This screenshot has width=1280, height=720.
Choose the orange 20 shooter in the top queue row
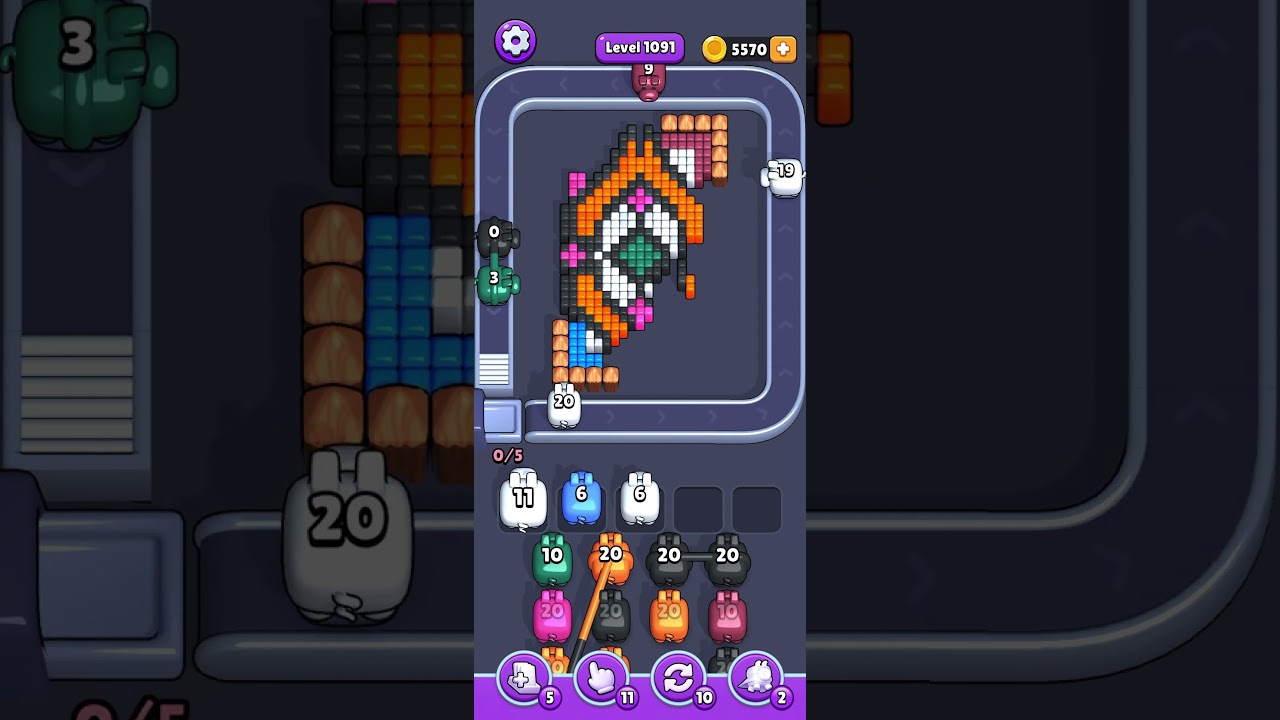click(x=611, y=561)
